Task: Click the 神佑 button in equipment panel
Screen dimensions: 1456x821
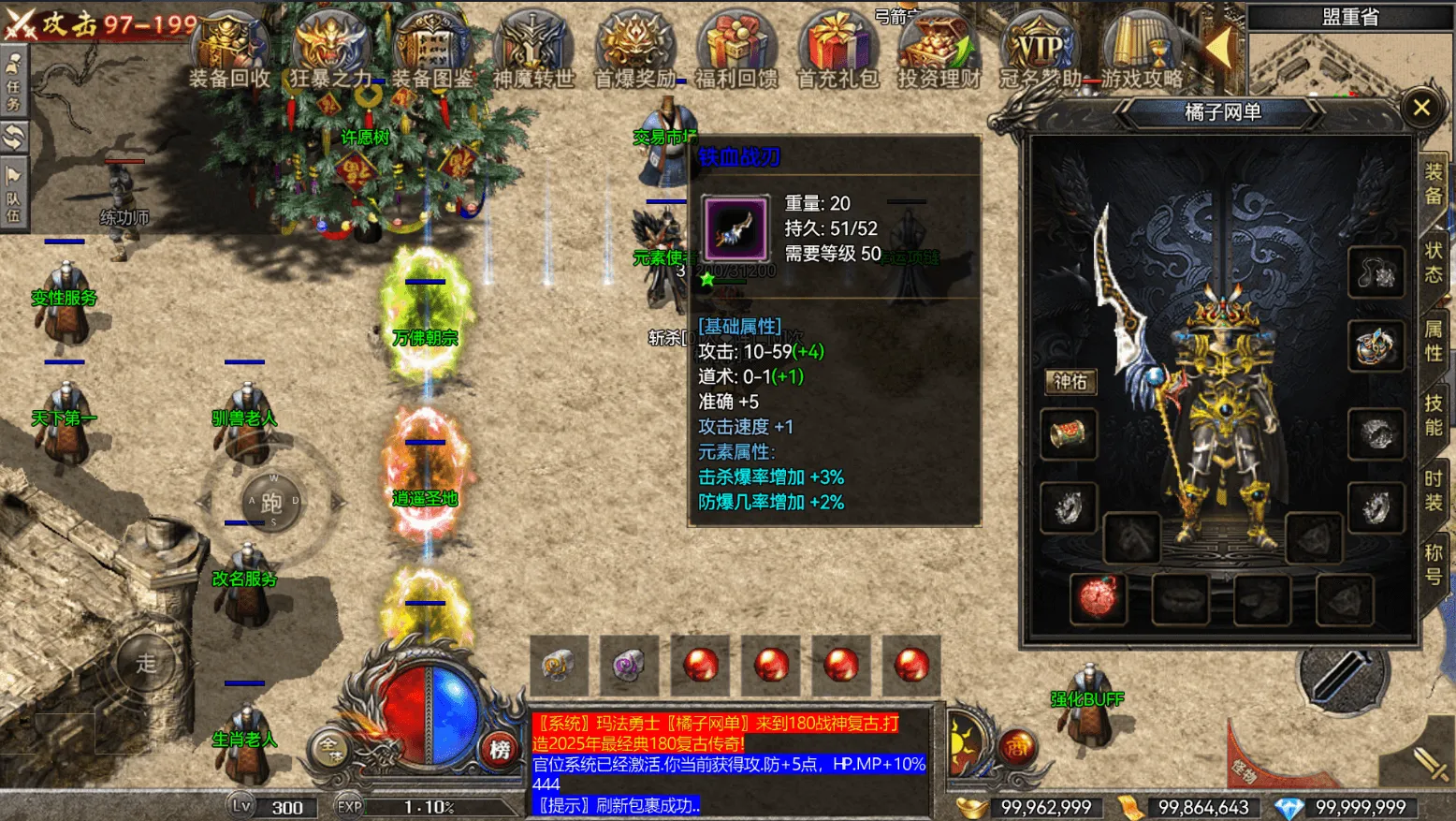Action: click(x=1070, y=381)
